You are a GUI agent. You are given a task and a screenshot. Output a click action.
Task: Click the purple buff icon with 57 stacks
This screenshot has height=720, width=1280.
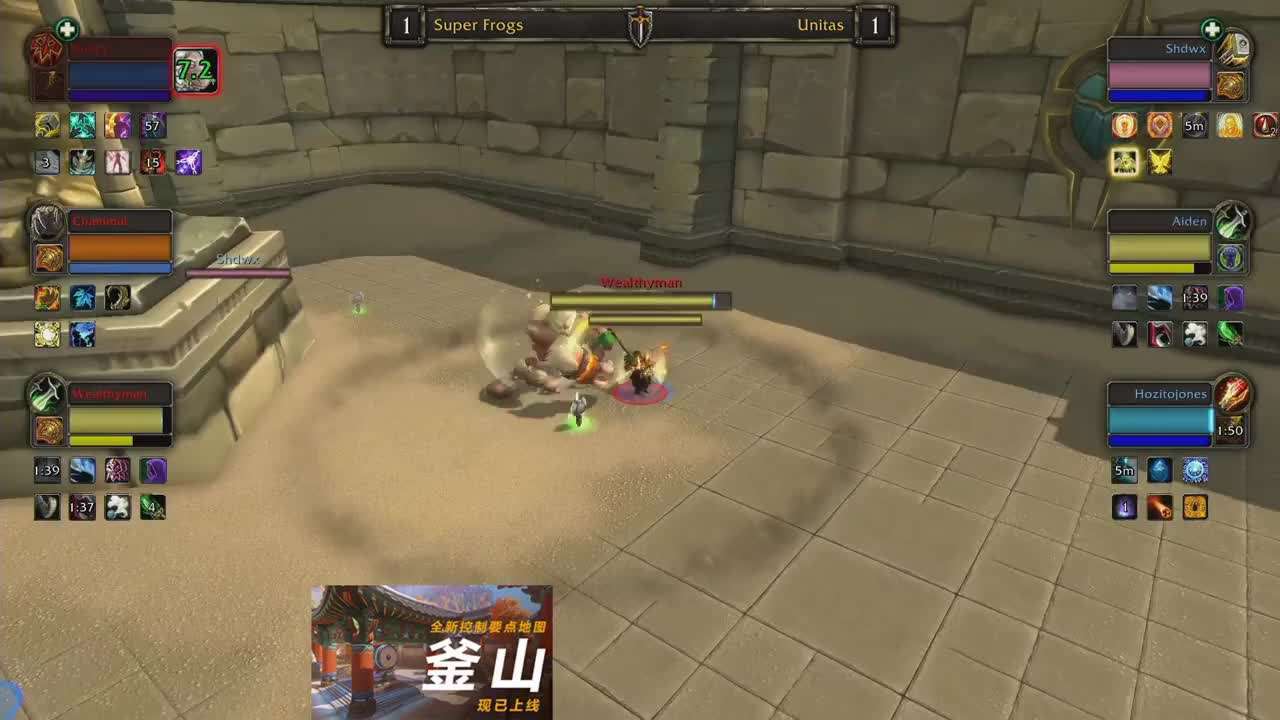(x=151, y=125)
